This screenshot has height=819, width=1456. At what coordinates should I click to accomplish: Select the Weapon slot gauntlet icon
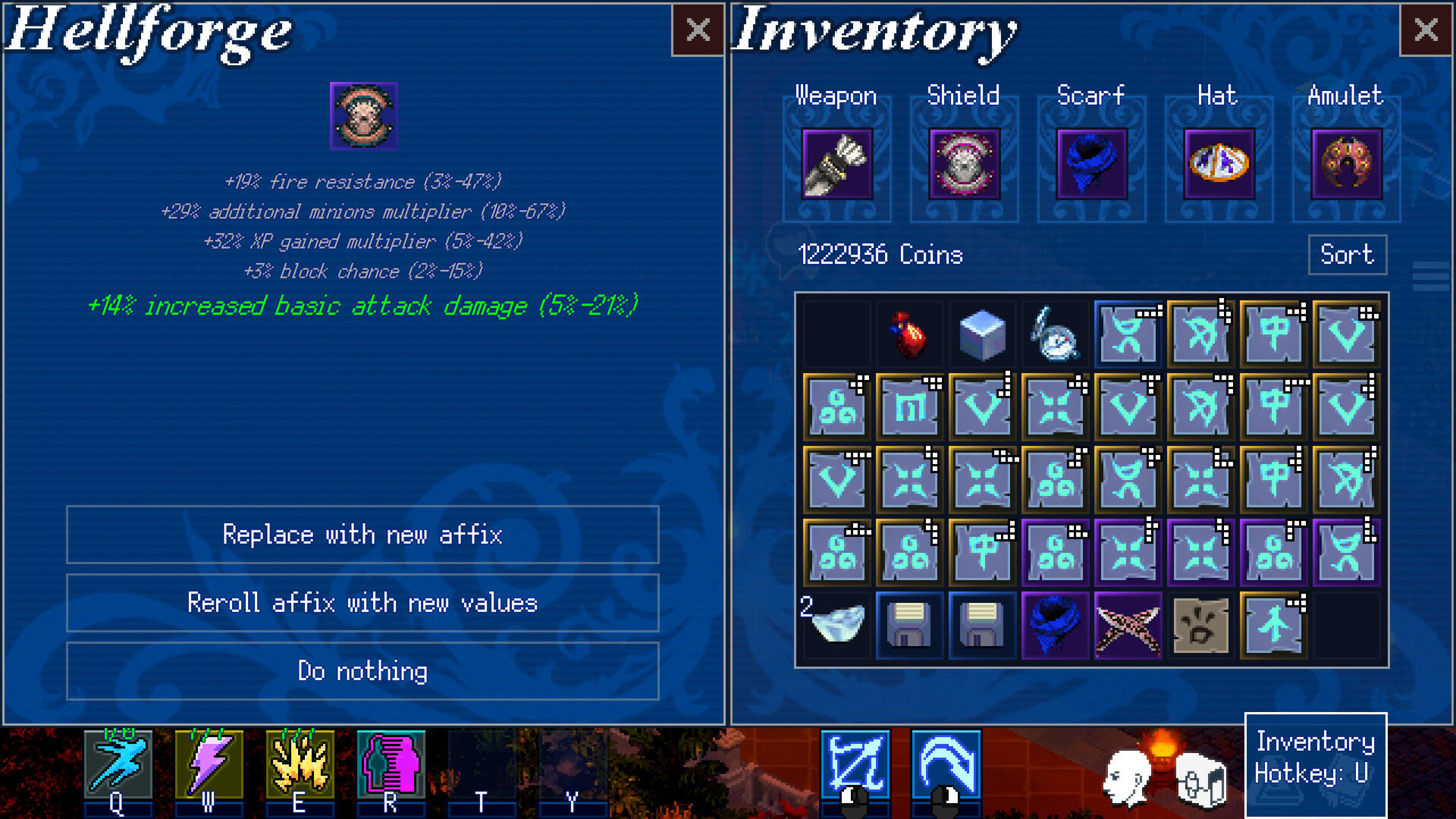(x=836, y=165)
